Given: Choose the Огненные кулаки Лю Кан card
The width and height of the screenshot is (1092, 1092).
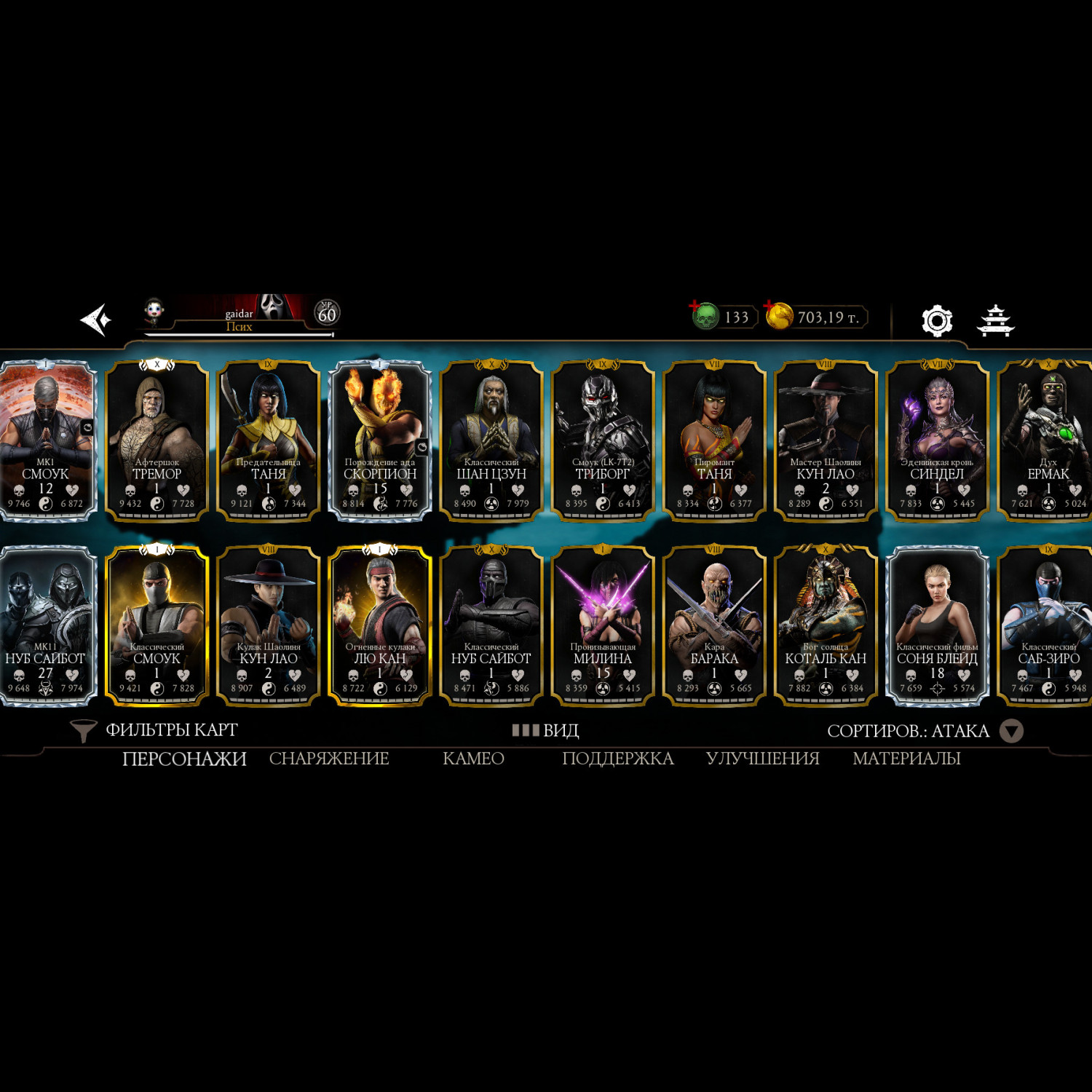Looking at the screenshot, I should tap(380, 625).
